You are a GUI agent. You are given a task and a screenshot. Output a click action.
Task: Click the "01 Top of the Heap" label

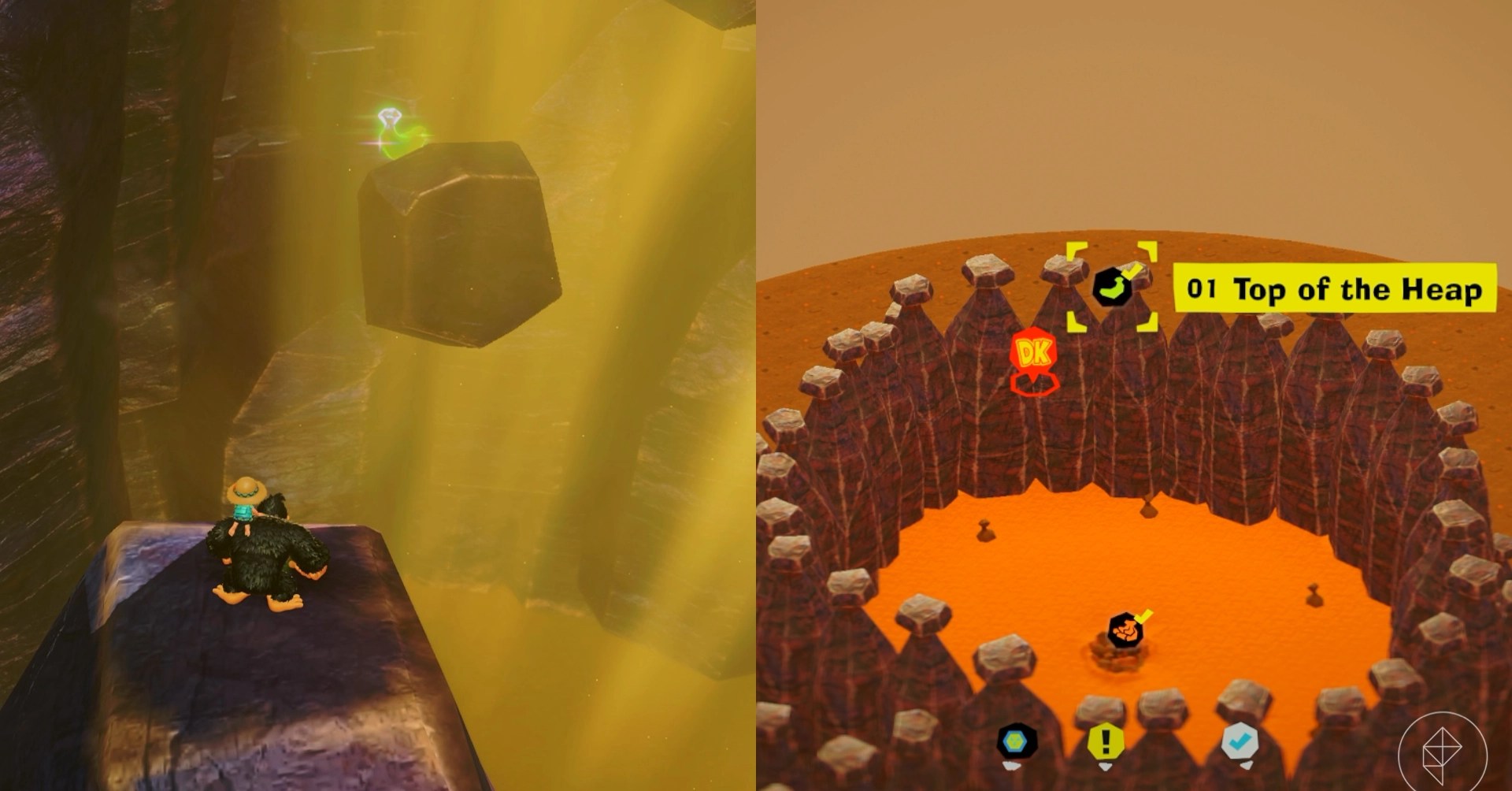(1334, 289)
